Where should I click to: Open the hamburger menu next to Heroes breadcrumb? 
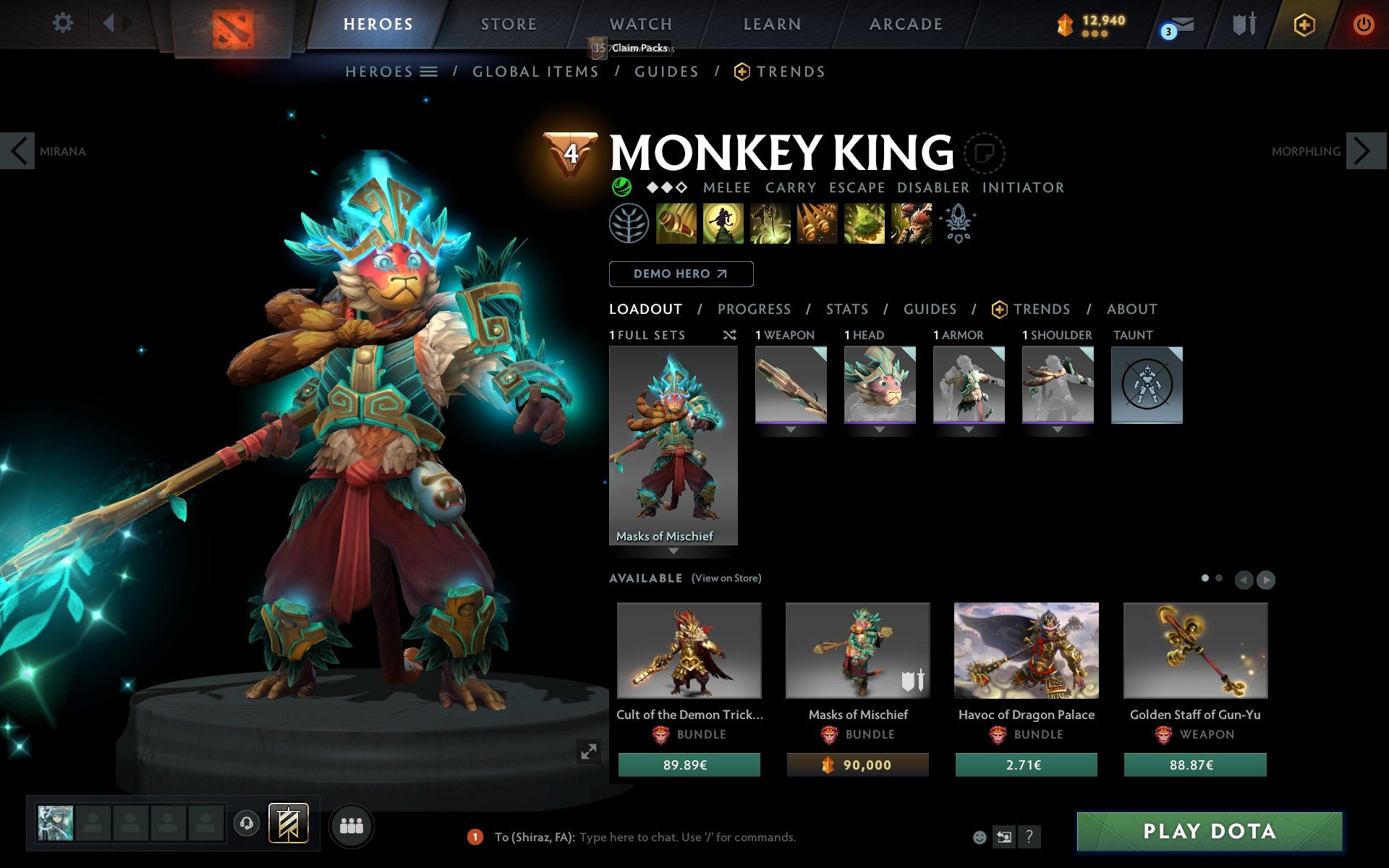coord(430,71)
